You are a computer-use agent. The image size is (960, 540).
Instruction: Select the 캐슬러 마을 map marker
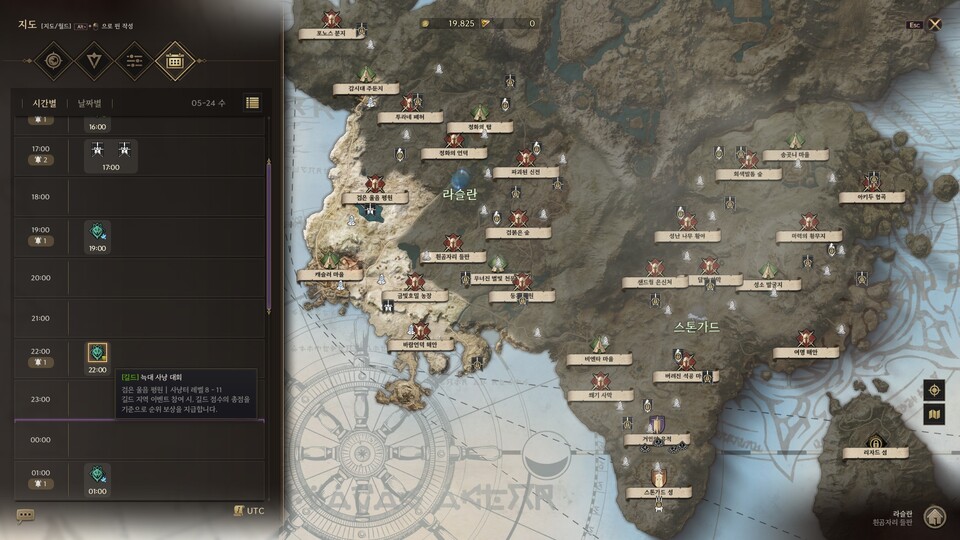[x=330, y=264]
